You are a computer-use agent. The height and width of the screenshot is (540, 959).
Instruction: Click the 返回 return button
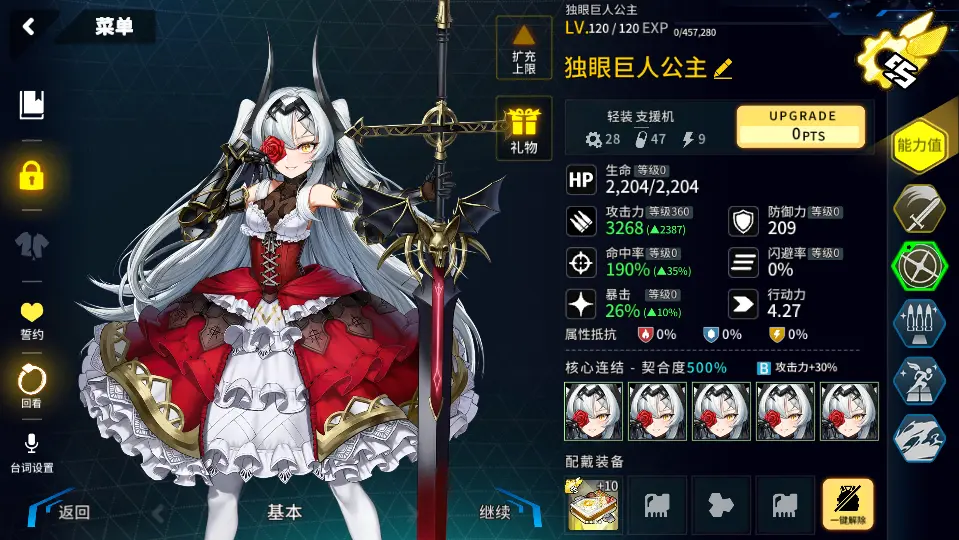coord(70,512)
